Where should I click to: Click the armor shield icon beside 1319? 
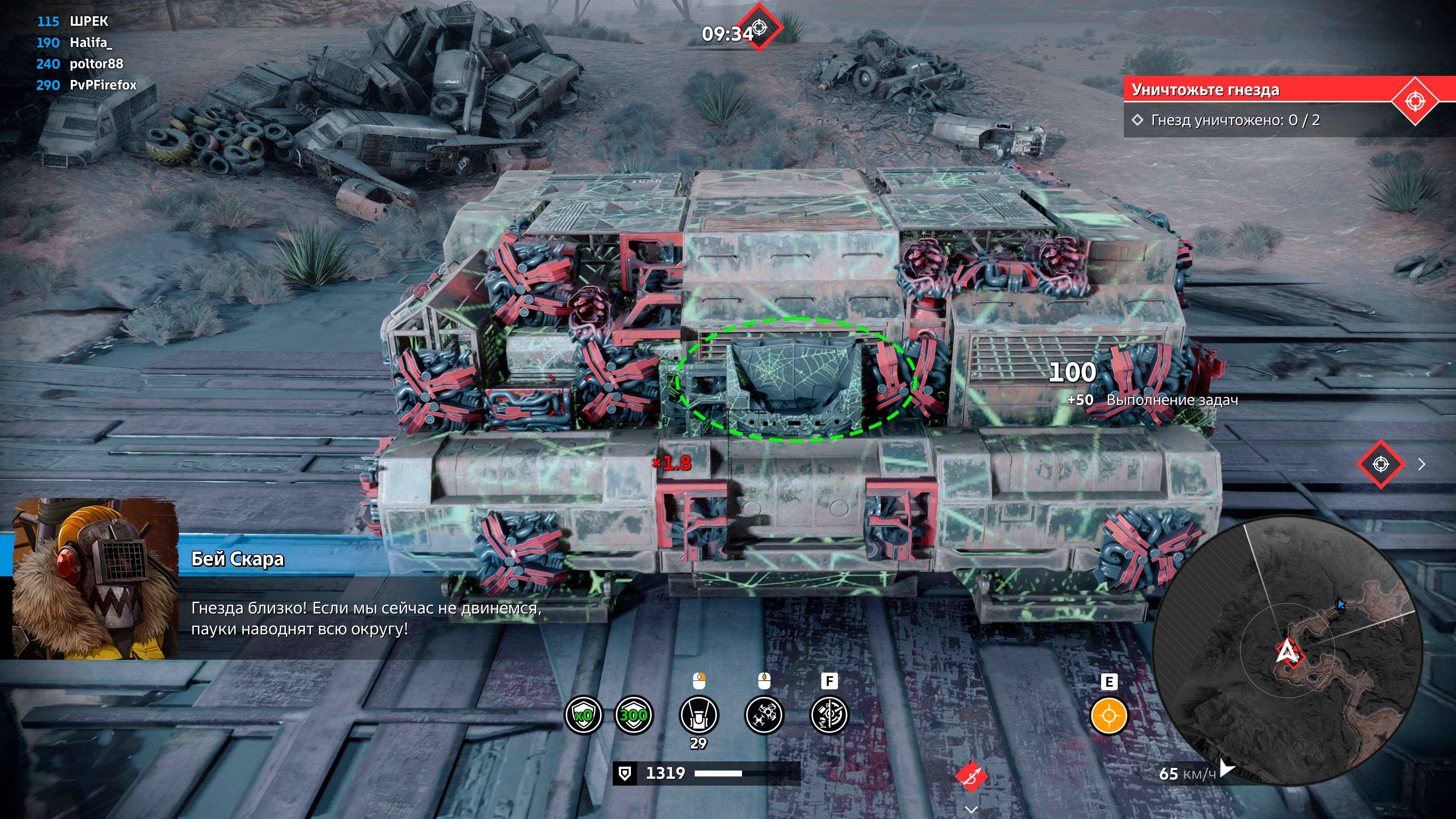(624, 773)
